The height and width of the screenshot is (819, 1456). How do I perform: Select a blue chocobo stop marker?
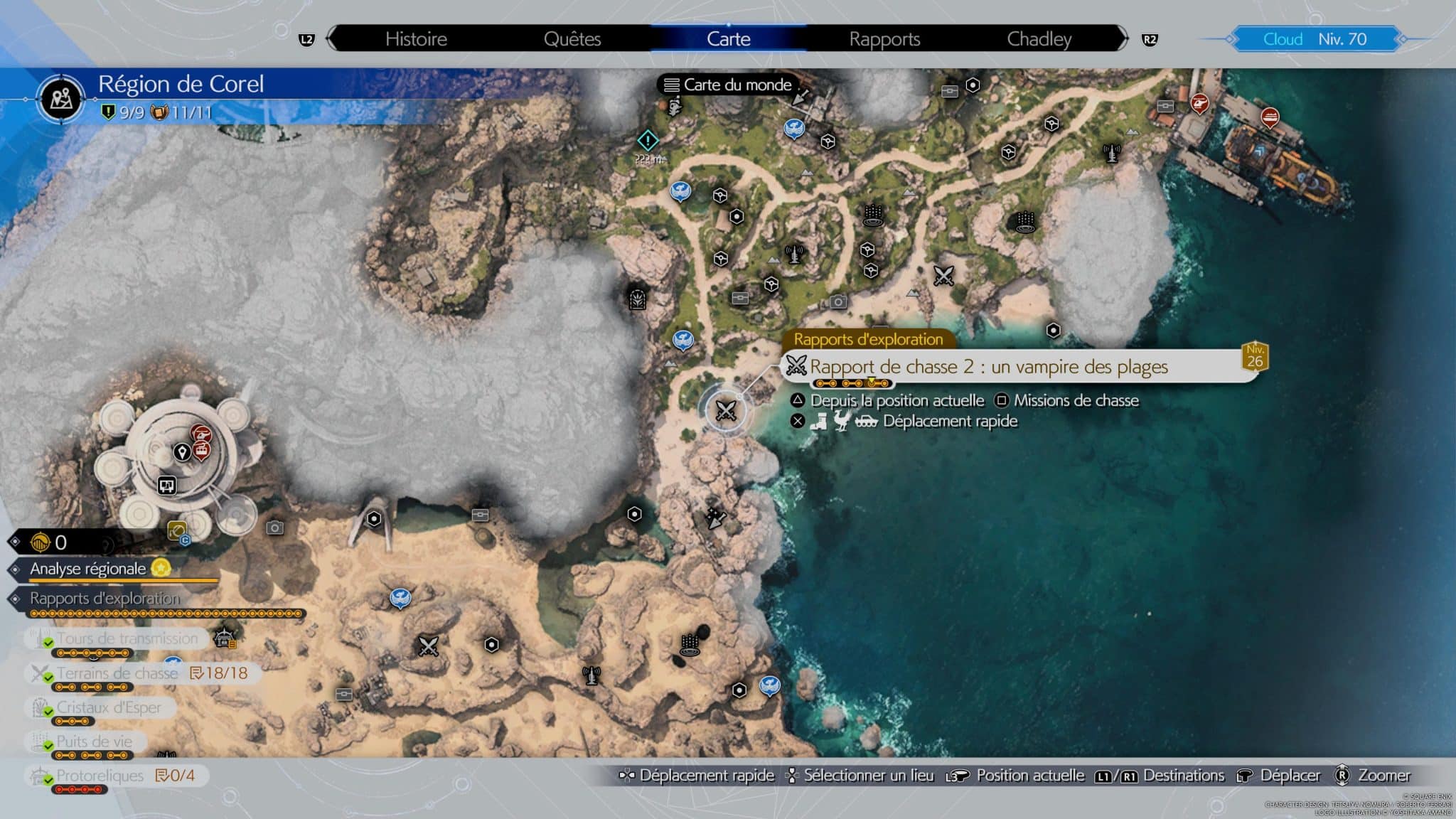point(682,189)
